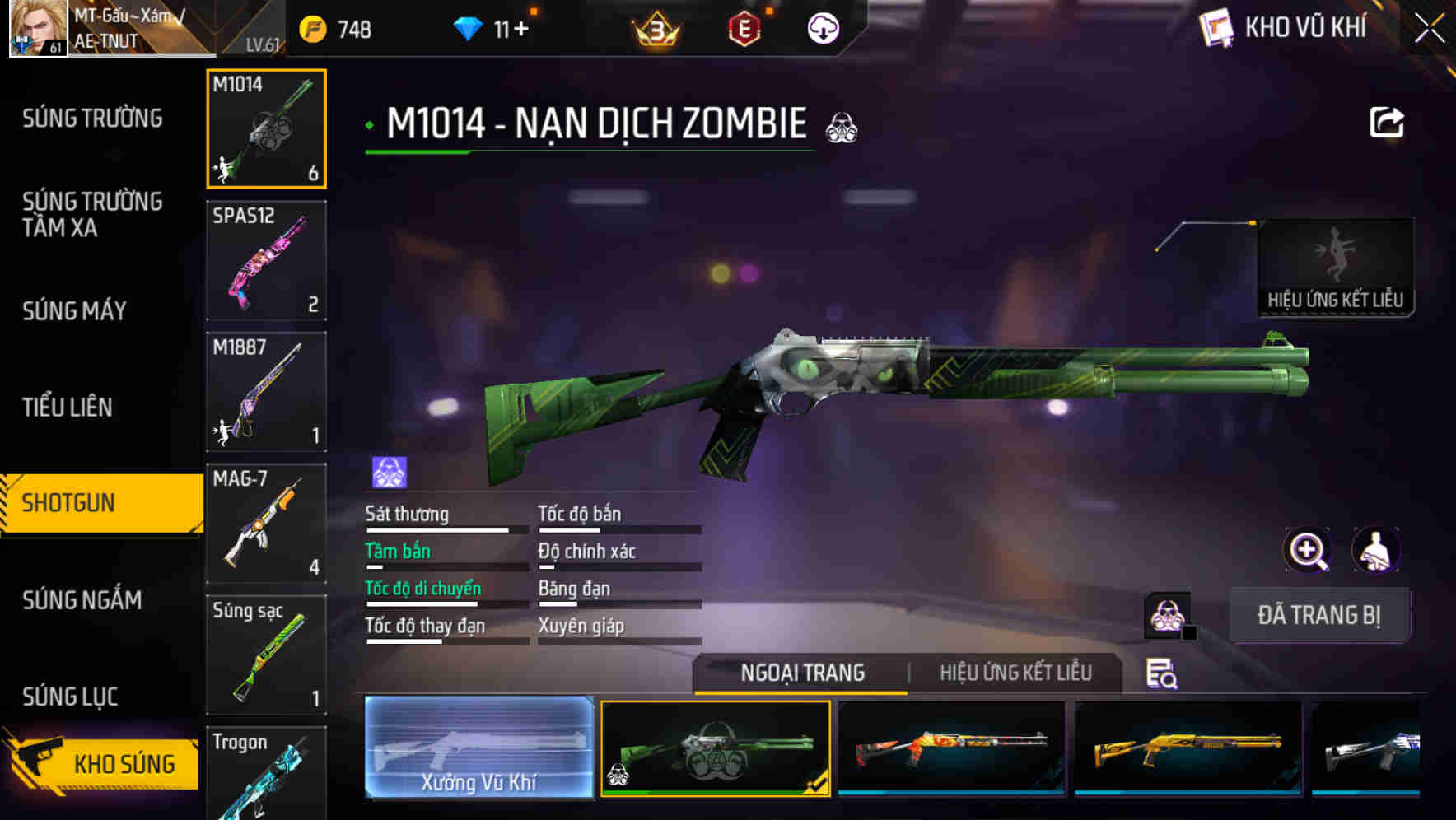The width and height of the screenshot is (1456, 820).
Task: Open the skin info document icon near the tabs
Action: click(1163, 673)
